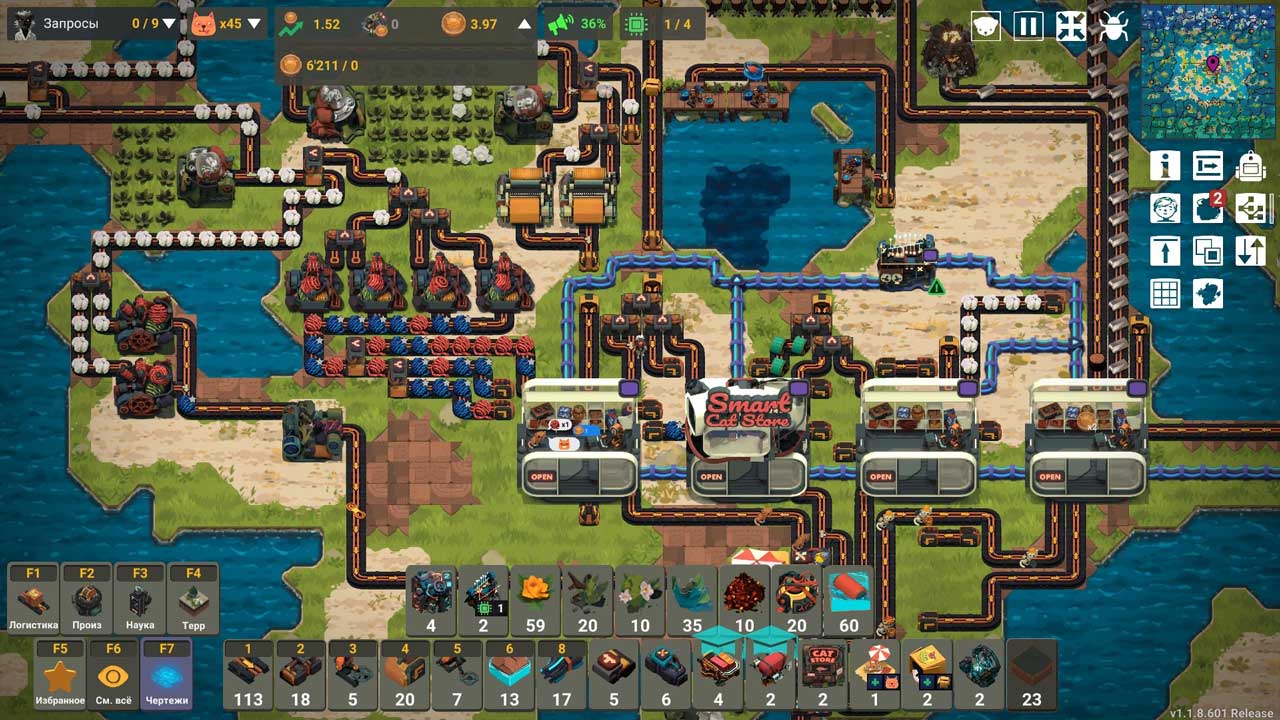Select the Терр terrain category
Screen dimensions: 1280x720
tap(193, 599)
